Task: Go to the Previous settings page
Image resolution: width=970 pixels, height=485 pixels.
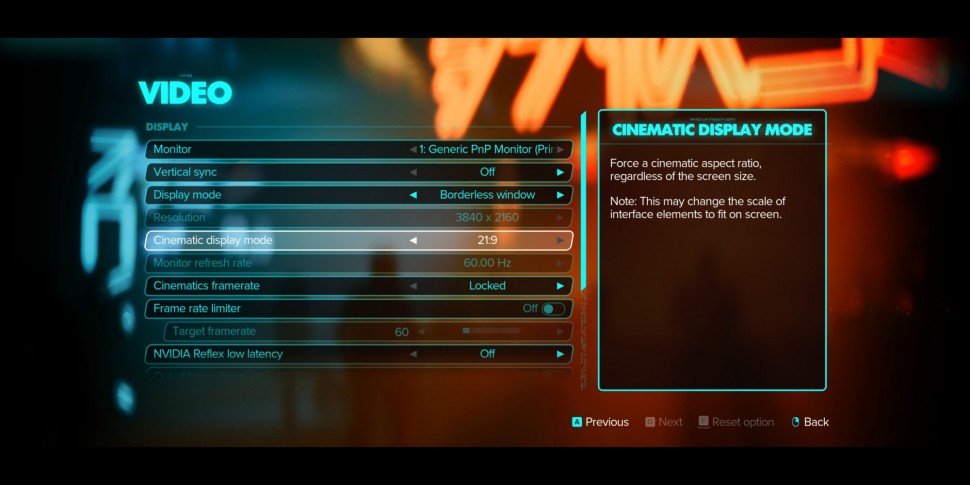Action: (600, 422)
